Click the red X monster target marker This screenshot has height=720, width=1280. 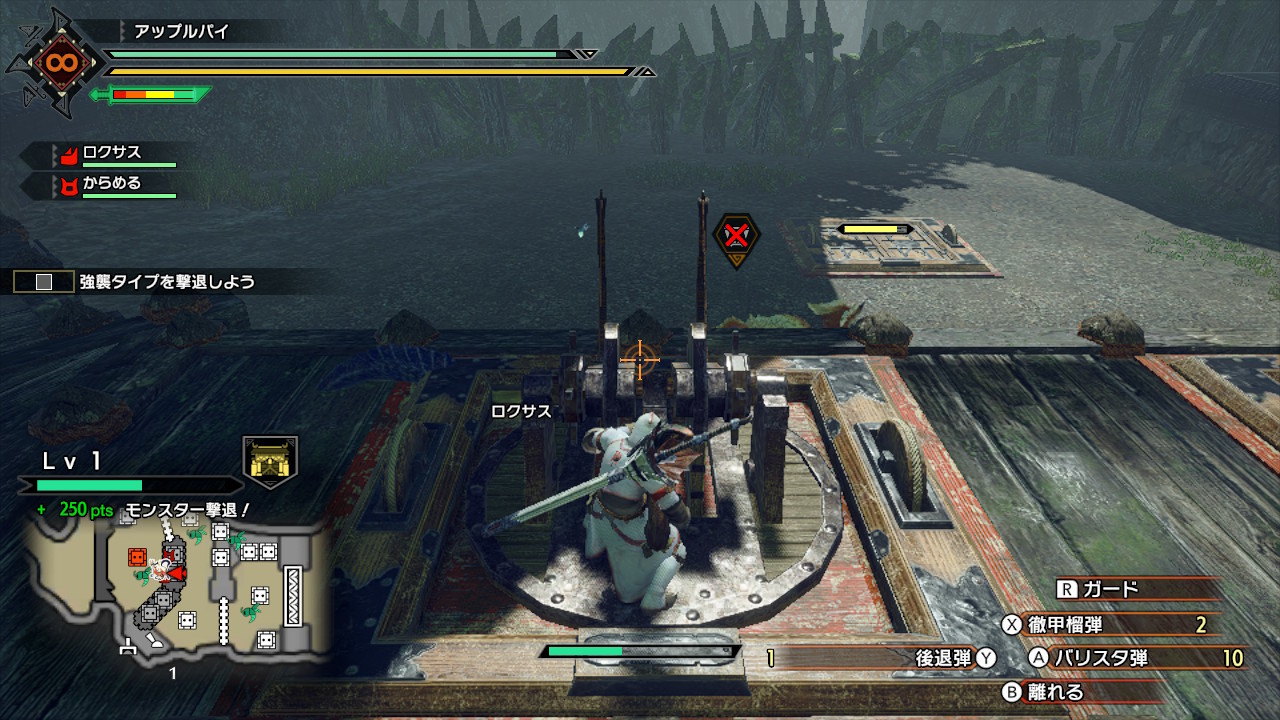tap(736, 236)
